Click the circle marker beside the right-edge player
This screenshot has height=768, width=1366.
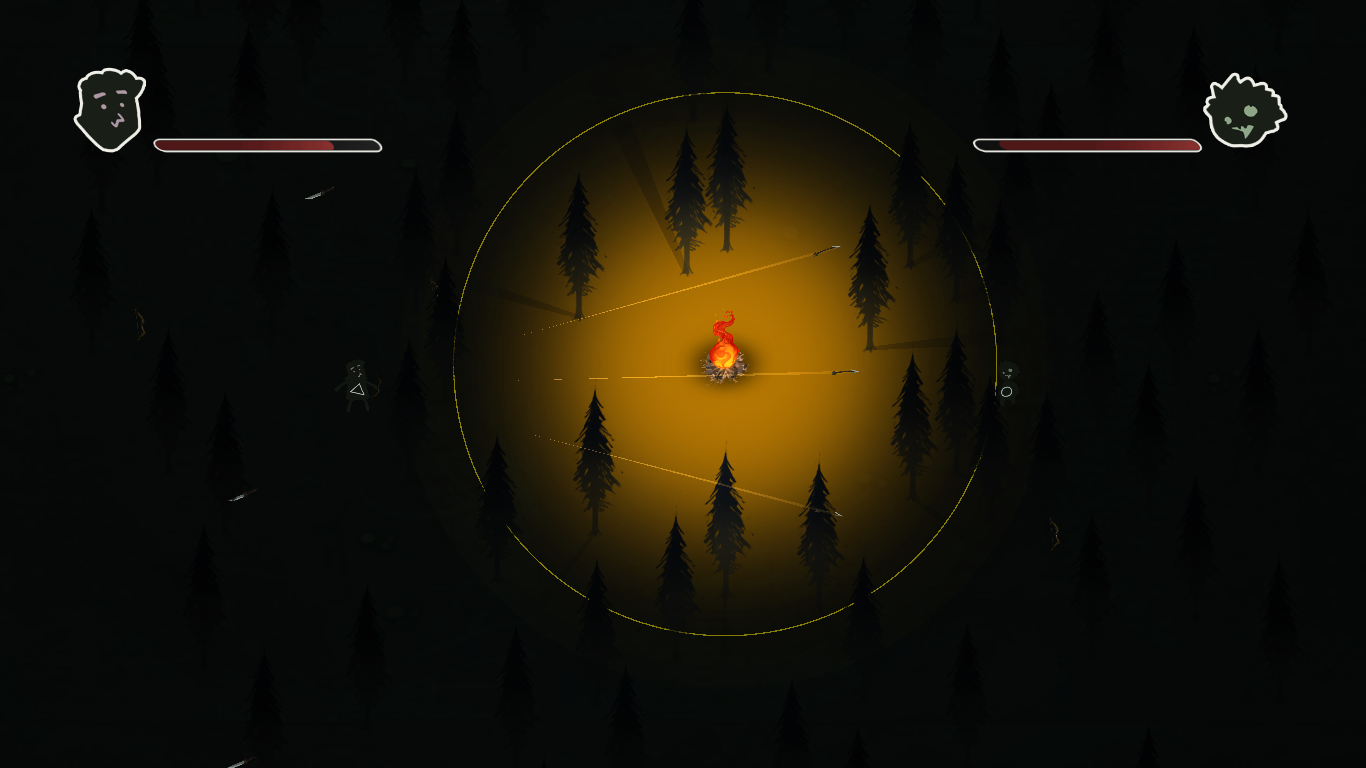point(1006,392)
